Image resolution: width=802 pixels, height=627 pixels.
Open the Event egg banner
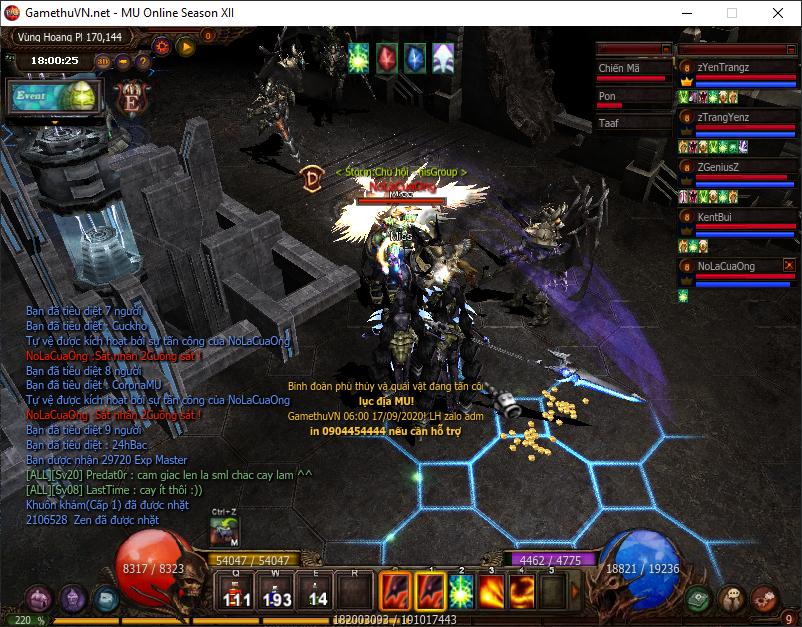[55, 97]
